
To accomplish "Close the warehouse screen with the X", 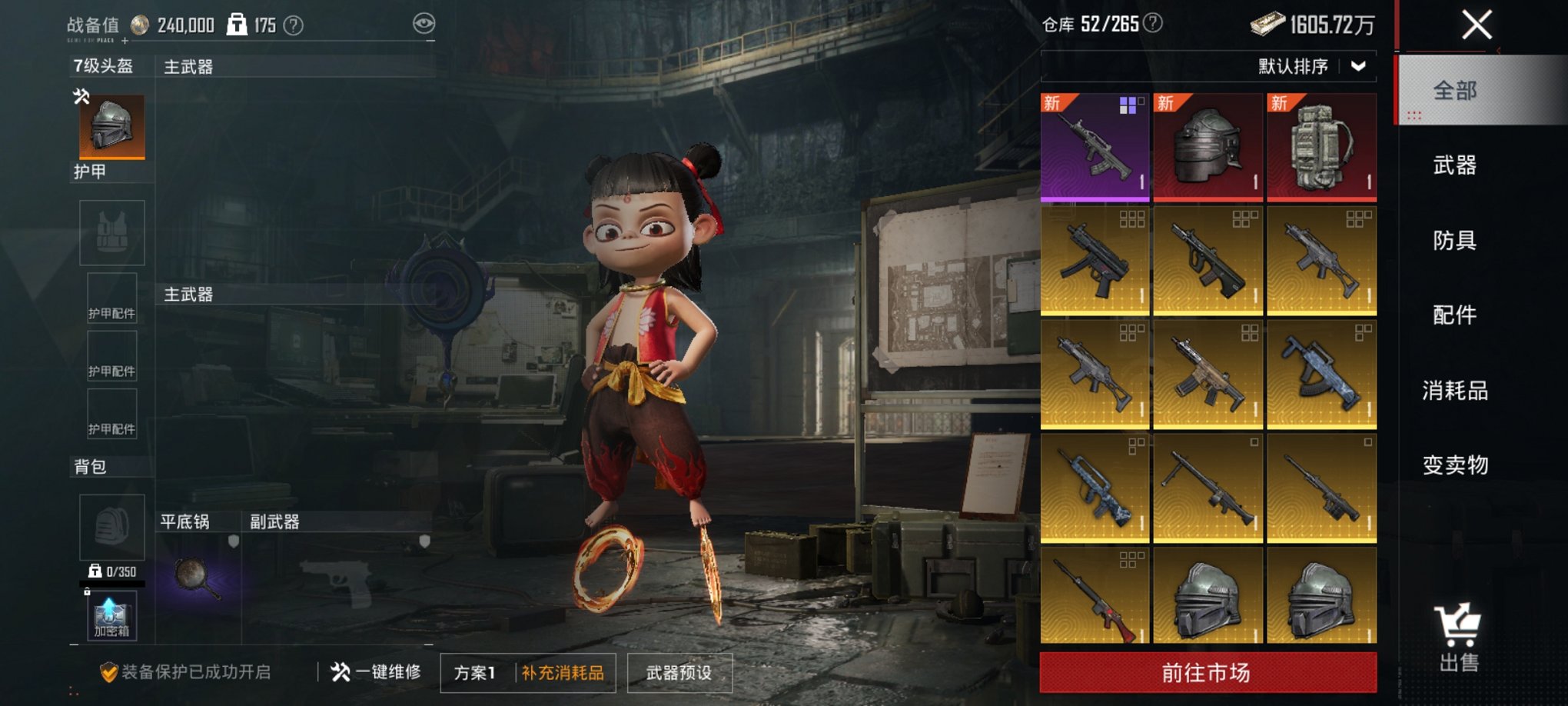I will (1477, 25).
